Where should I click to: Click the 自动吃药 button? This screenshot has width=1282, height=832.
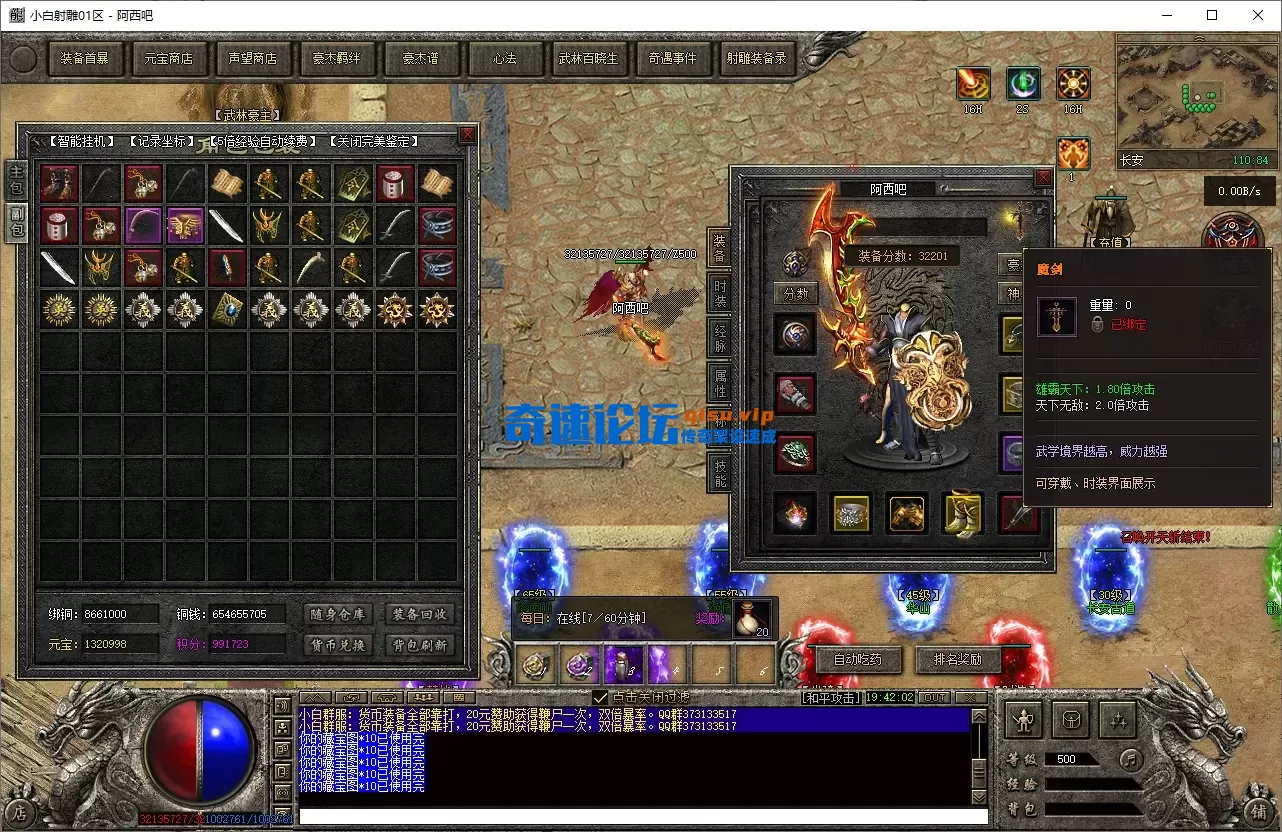856,659
